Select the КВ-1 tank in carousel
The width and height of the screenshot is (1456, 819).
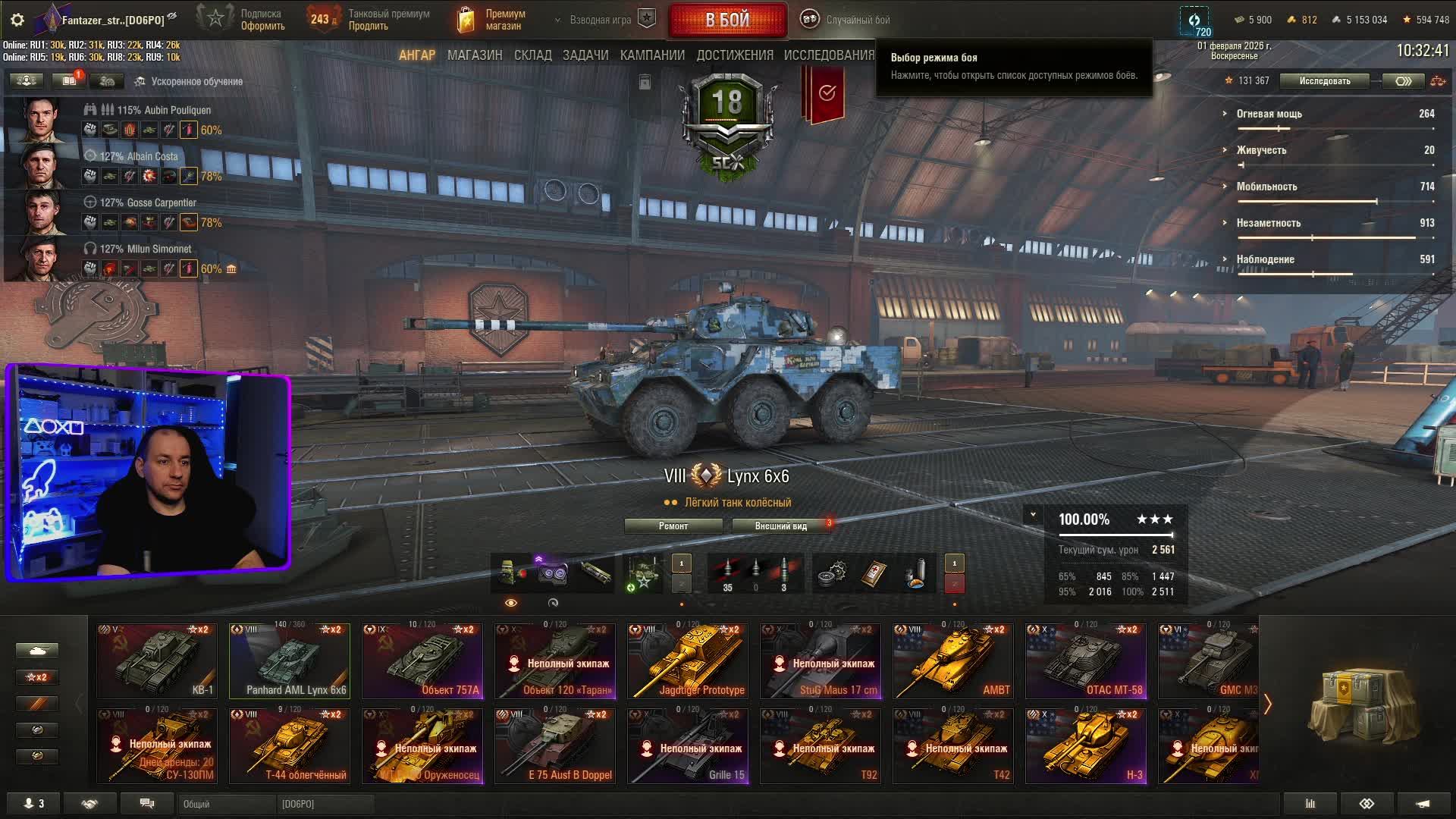[157, 661]
